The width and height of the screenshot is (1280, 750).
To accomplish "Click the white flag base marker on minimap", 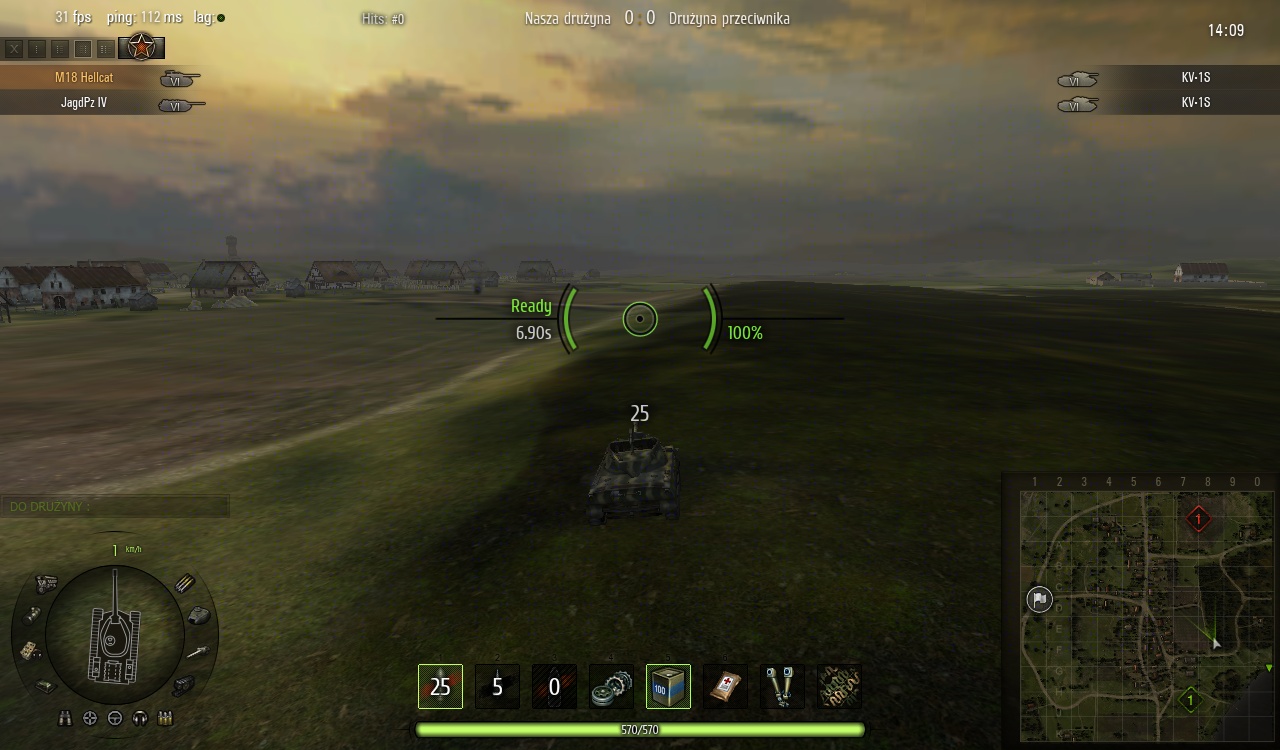I will click(x=1039, y=599).
